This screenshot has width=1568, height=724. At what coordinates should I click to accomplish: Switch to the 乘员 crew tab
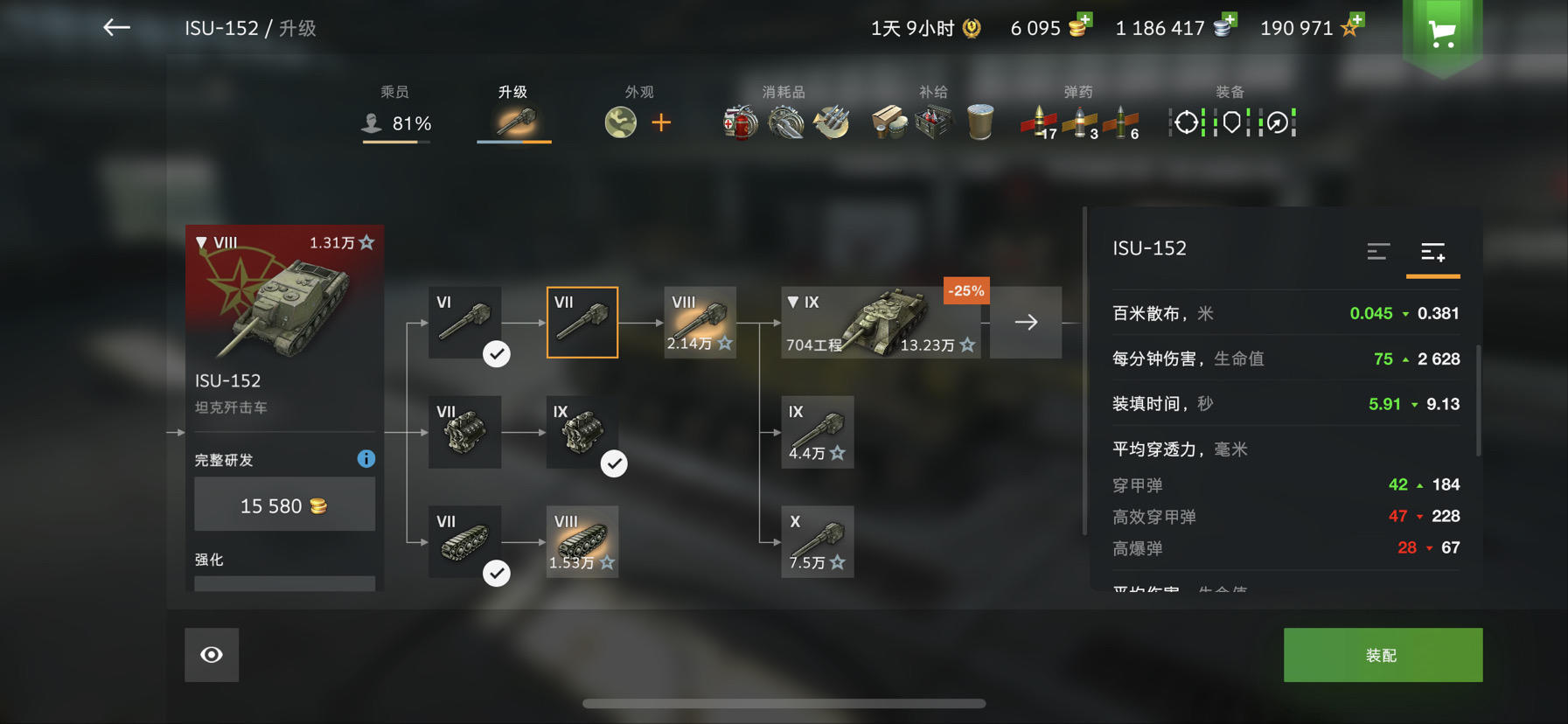pos(396,107)
